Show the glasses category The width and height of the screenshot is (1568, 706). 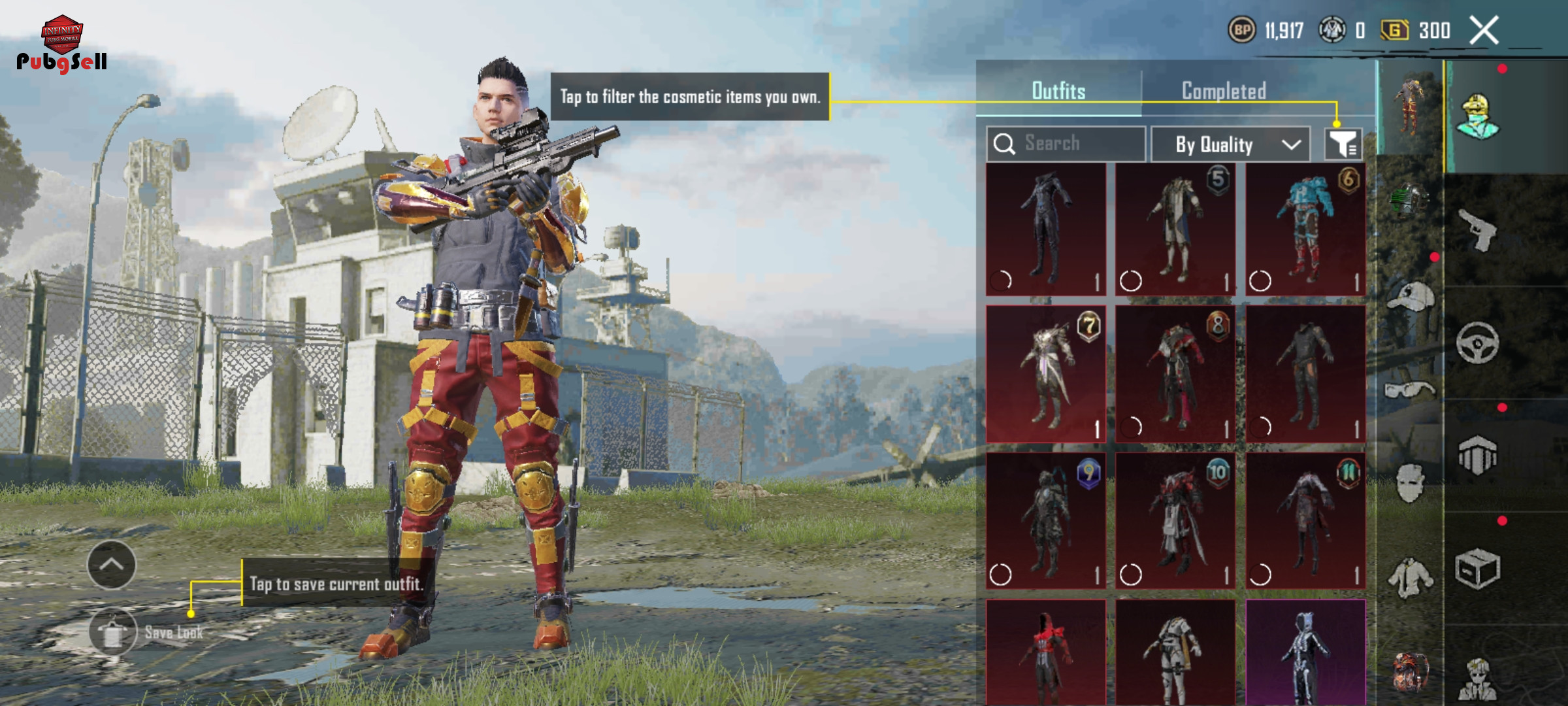click(x=1410, y=390)
